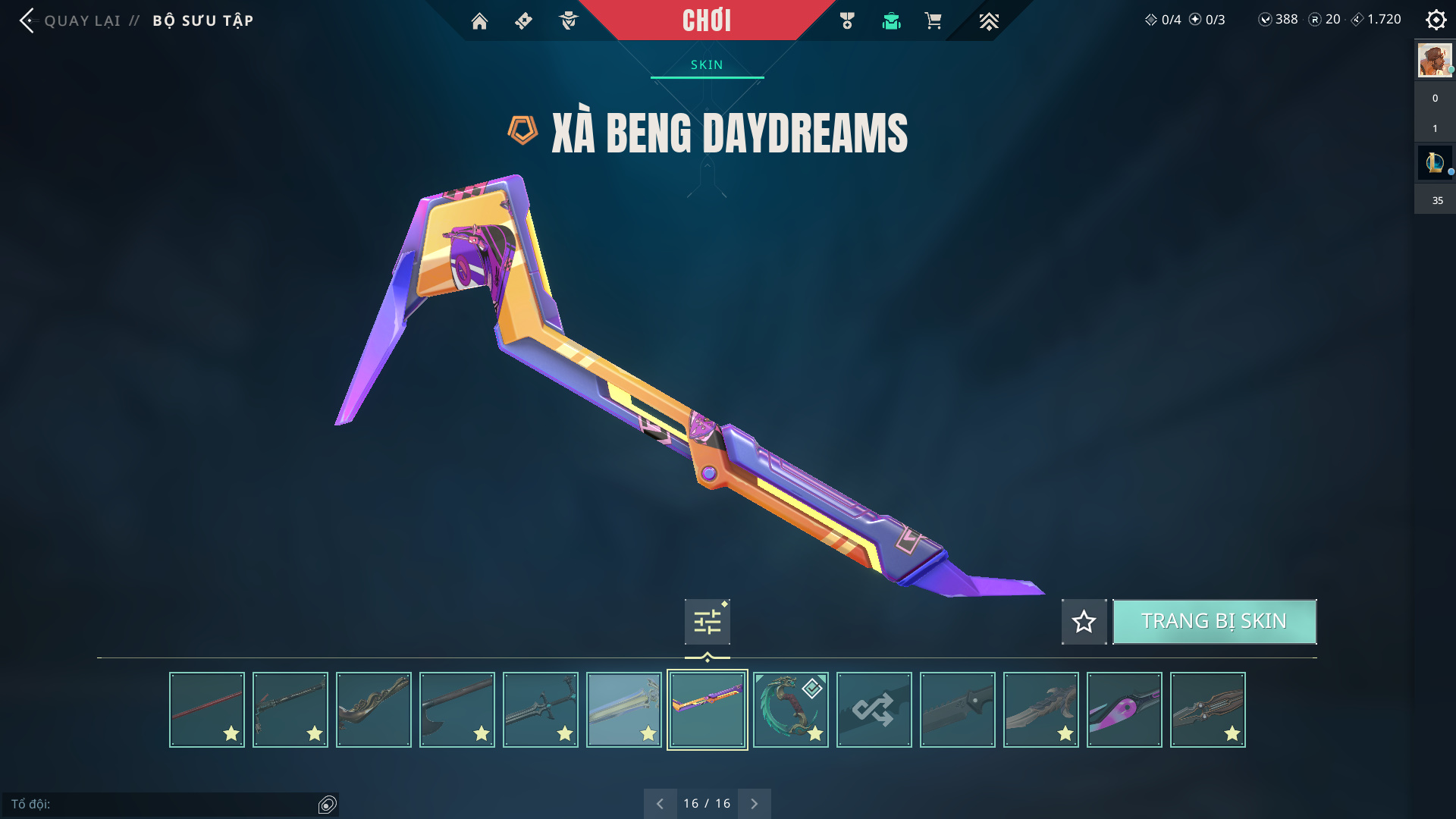
Task: Pick the green dragon curved blade thumbnail
Action: click(x=791, y=710)
